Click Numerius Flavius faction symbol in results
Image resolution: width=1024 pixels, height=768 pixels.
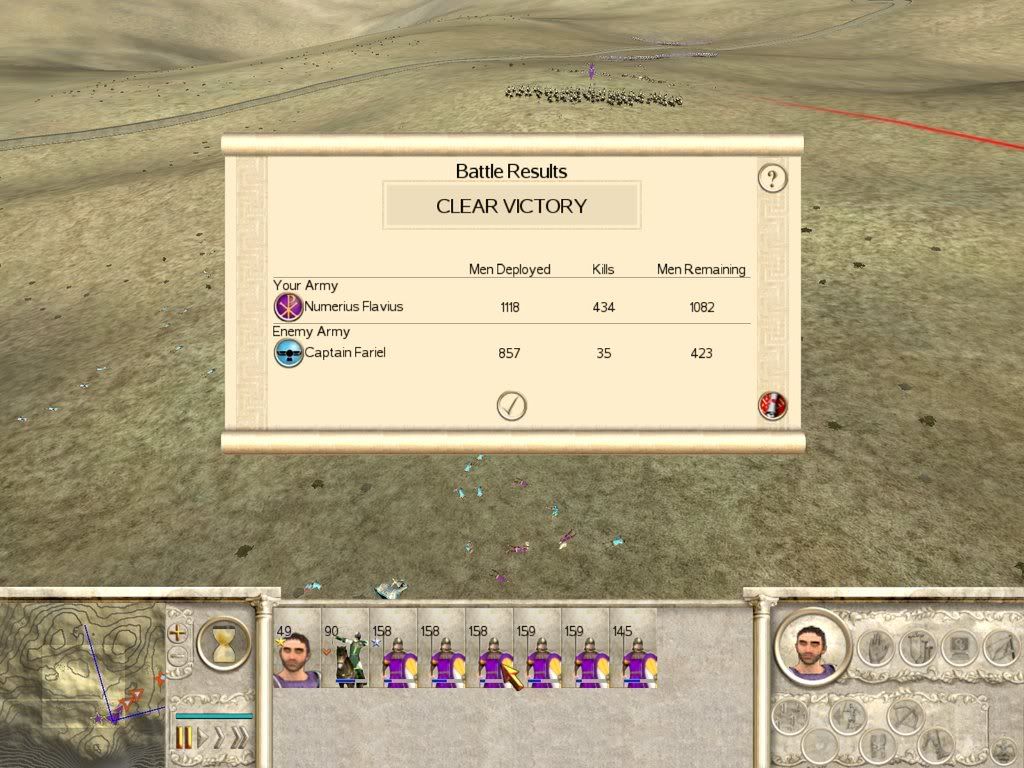288,307
